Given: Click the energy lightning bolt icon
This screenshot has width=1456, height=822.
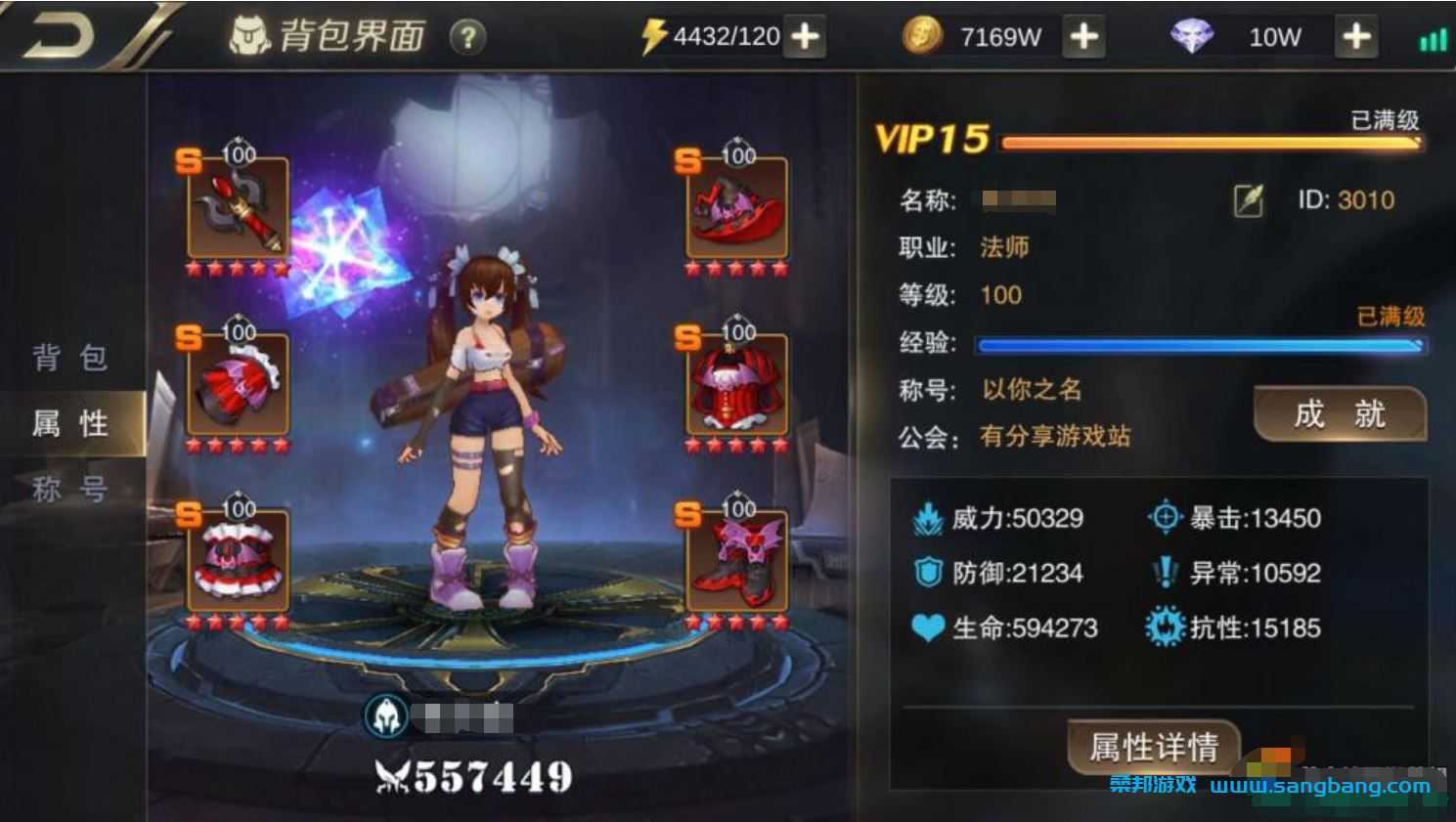Looking at the screenshot, I should 657,35.
